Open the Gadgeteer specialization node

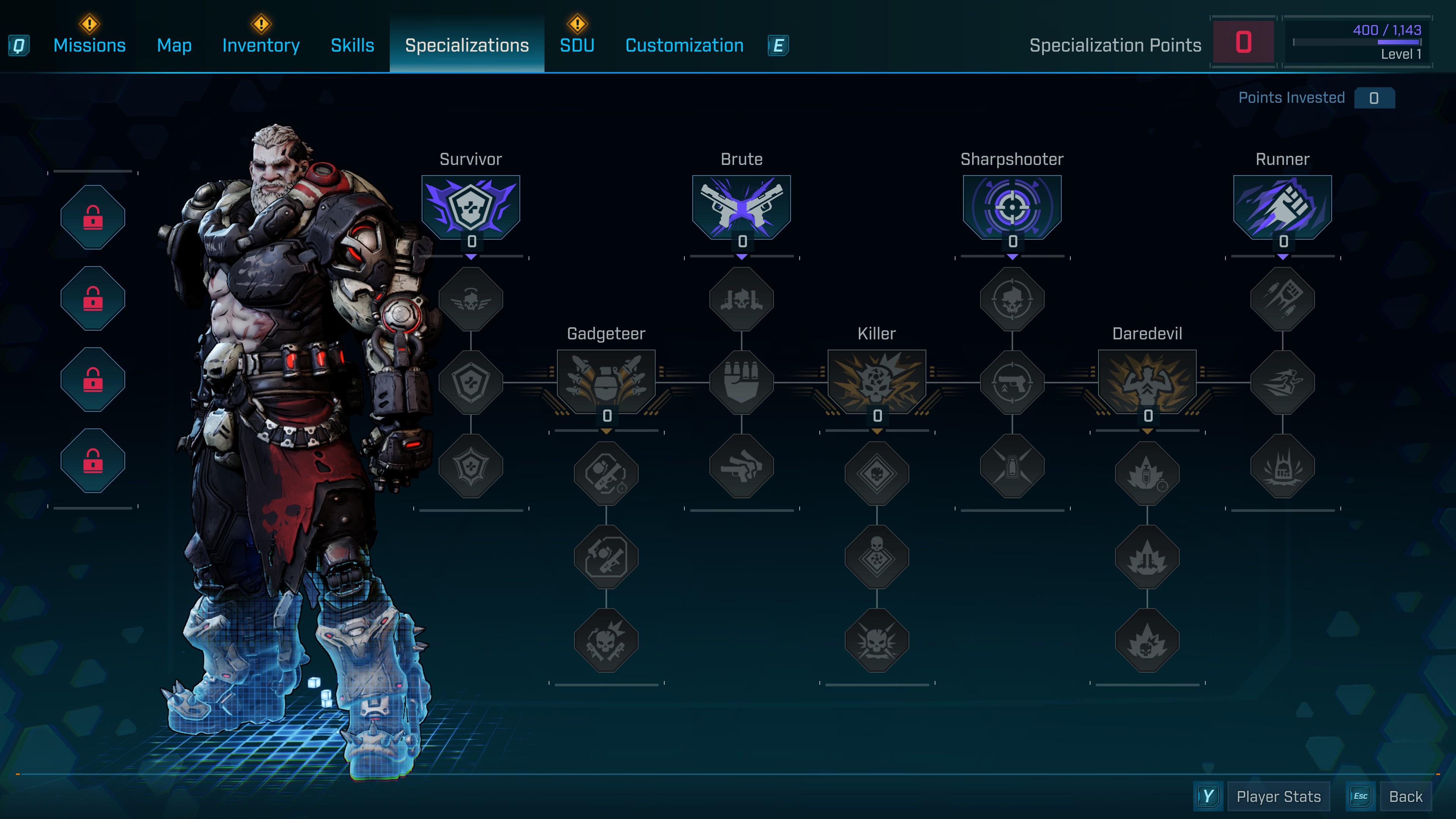coord(607,381)
